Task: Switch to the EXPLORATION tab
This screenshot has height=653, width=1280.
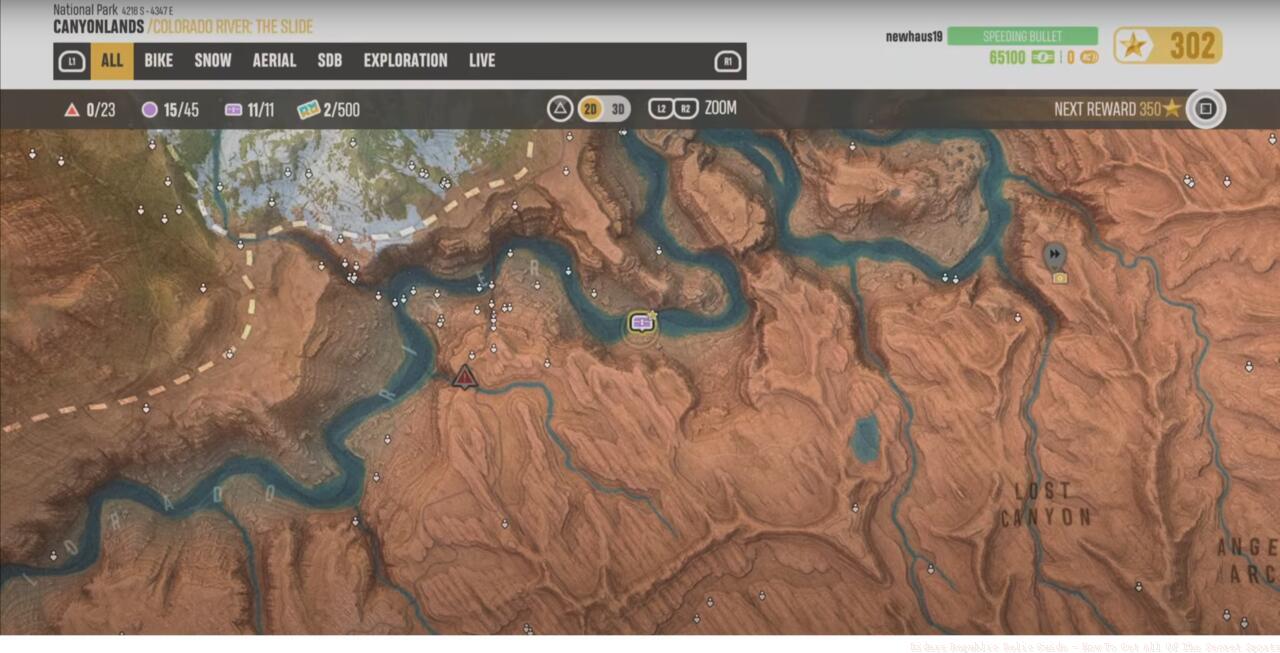Action: point(405,61)
